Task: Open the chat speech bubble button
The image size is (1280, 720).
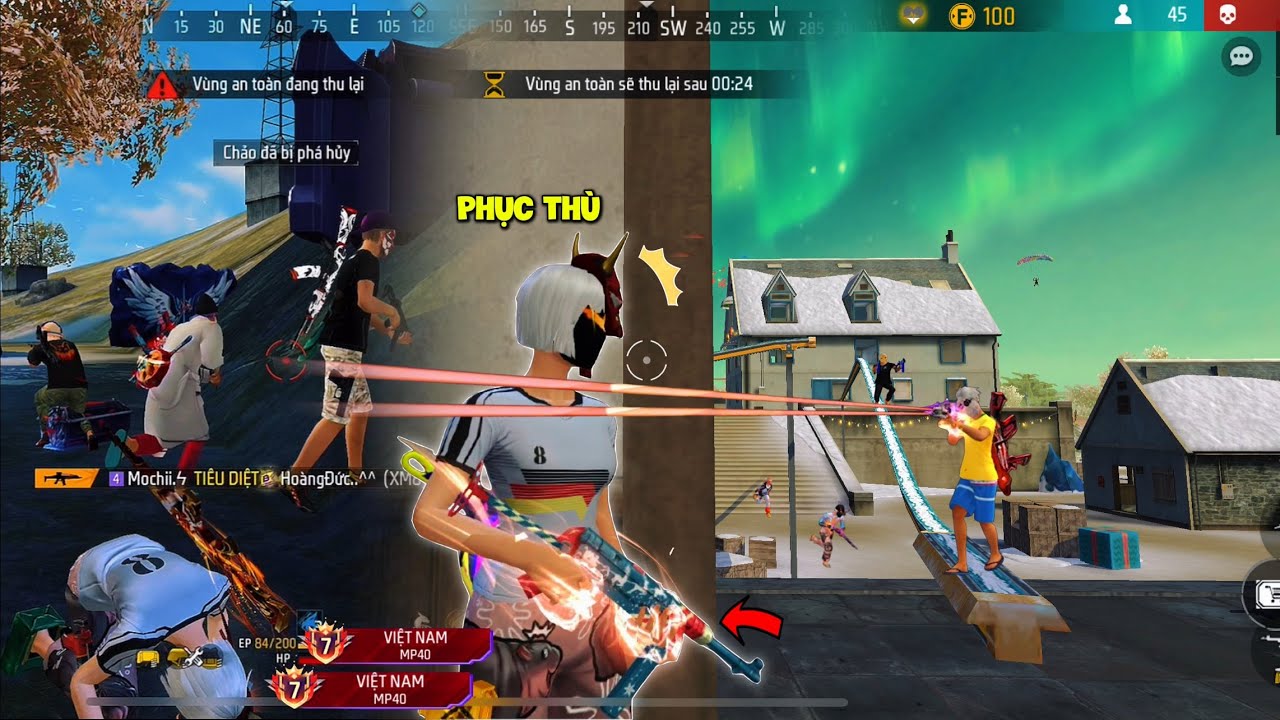Action: coord(1241,56)
